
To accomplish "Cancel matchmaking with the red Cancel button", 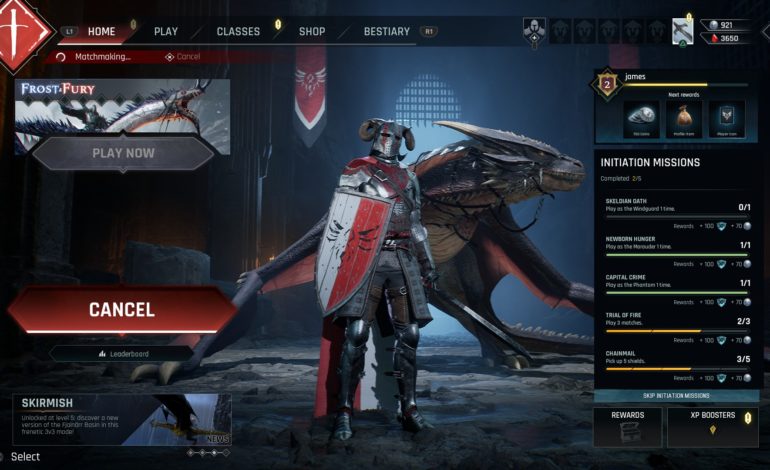I will (122, 310).
